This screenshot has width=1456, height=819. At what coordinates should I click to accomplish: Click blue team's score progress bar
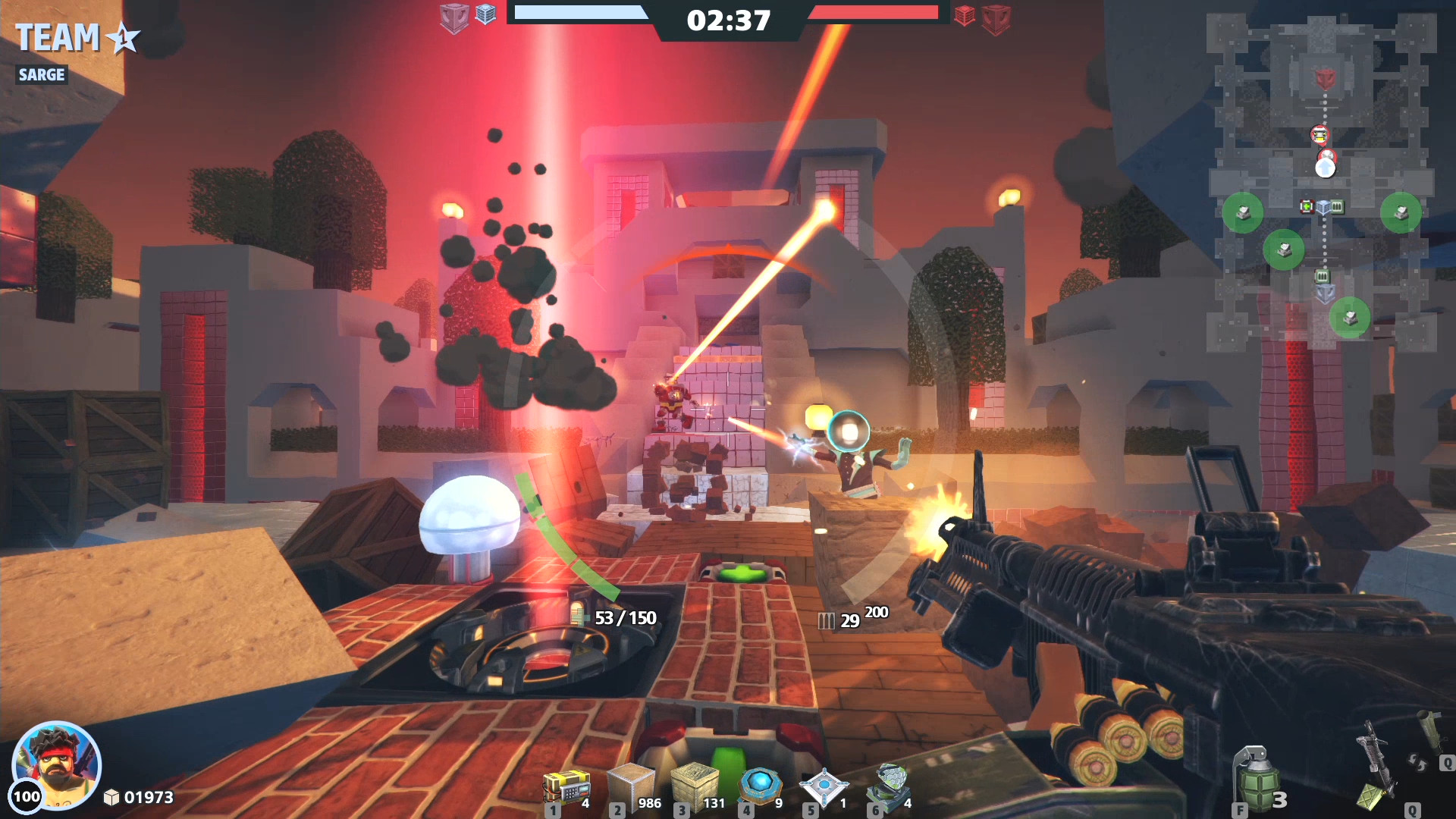click(x=580, y=12)
